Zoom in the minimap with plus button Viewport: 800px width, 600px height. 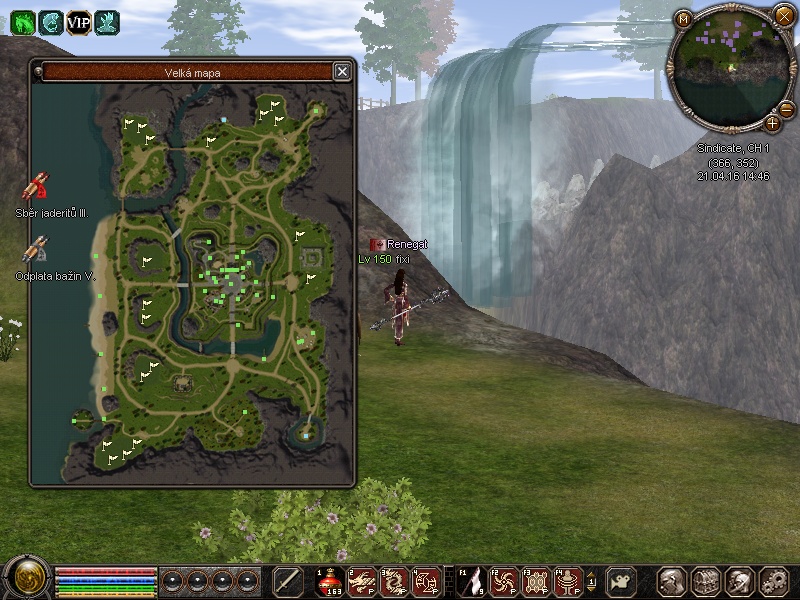(772, 123)
